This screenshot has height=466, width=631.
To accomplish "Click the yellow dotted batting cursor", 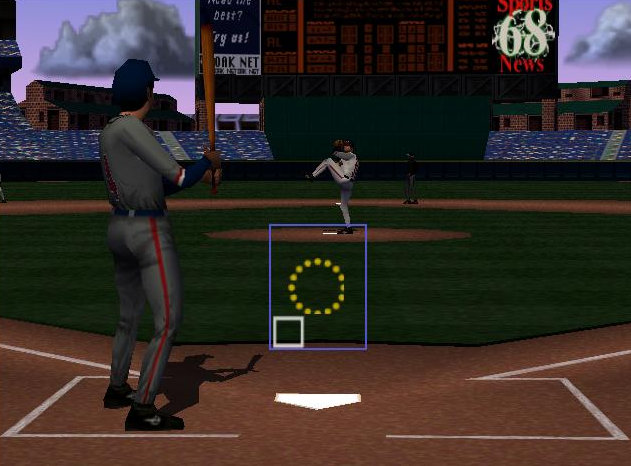I will [316, 286].
